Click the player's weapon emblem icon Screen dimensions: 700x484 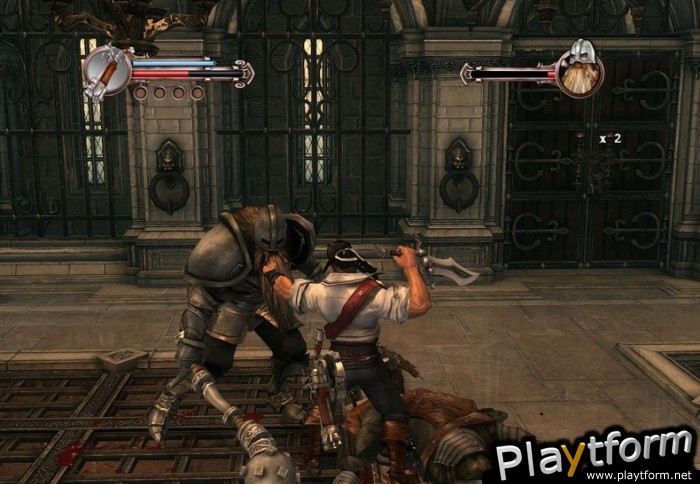[105, 70]
